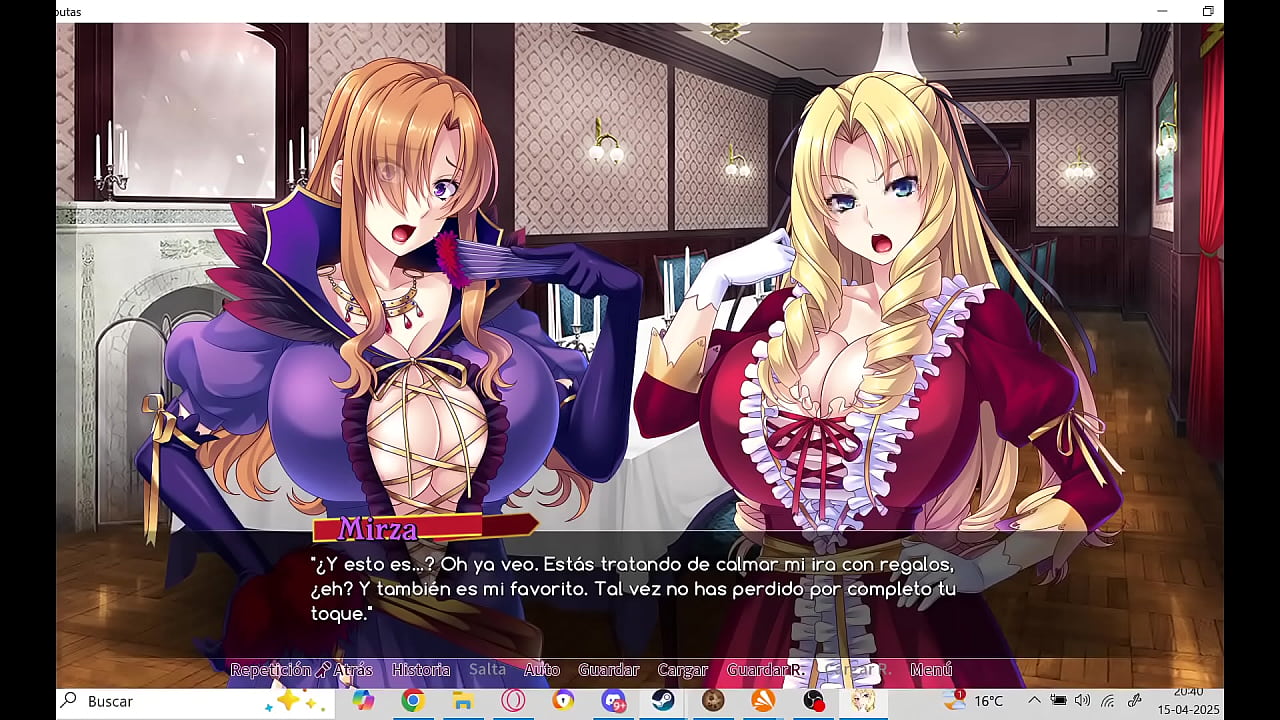1280x720 pixels.
Task: Open Steam from the taskbar
Action: point(663,701)
